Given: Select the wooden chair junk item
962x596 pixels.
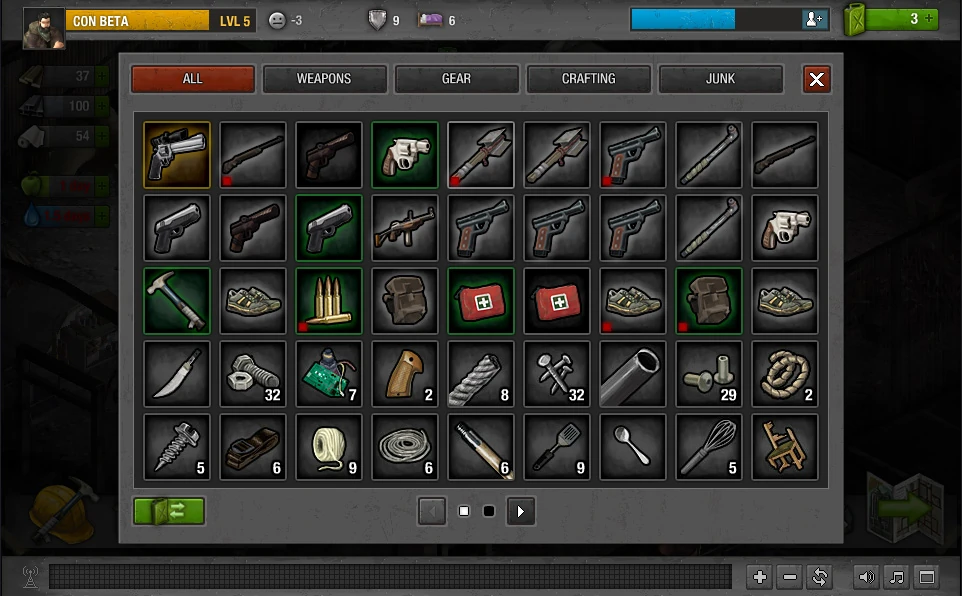Looking at the screenshot, I should (785, 447).
